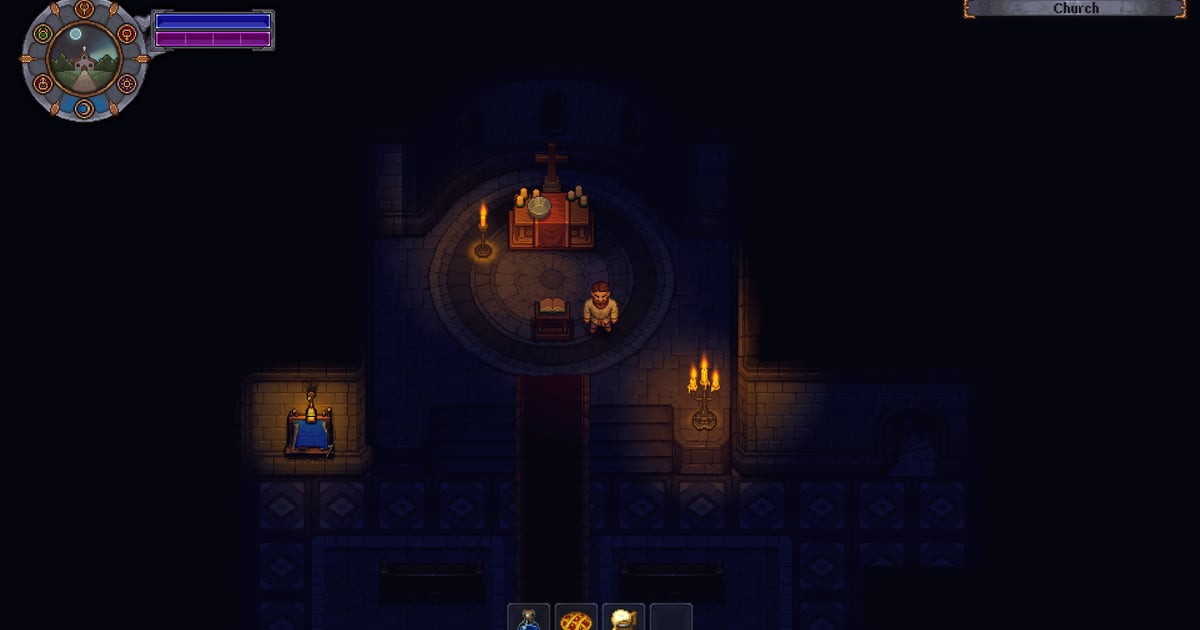1200x630 pixels.
Task: Choose the beer mug hotbar slot
Action: pos(624,620)
